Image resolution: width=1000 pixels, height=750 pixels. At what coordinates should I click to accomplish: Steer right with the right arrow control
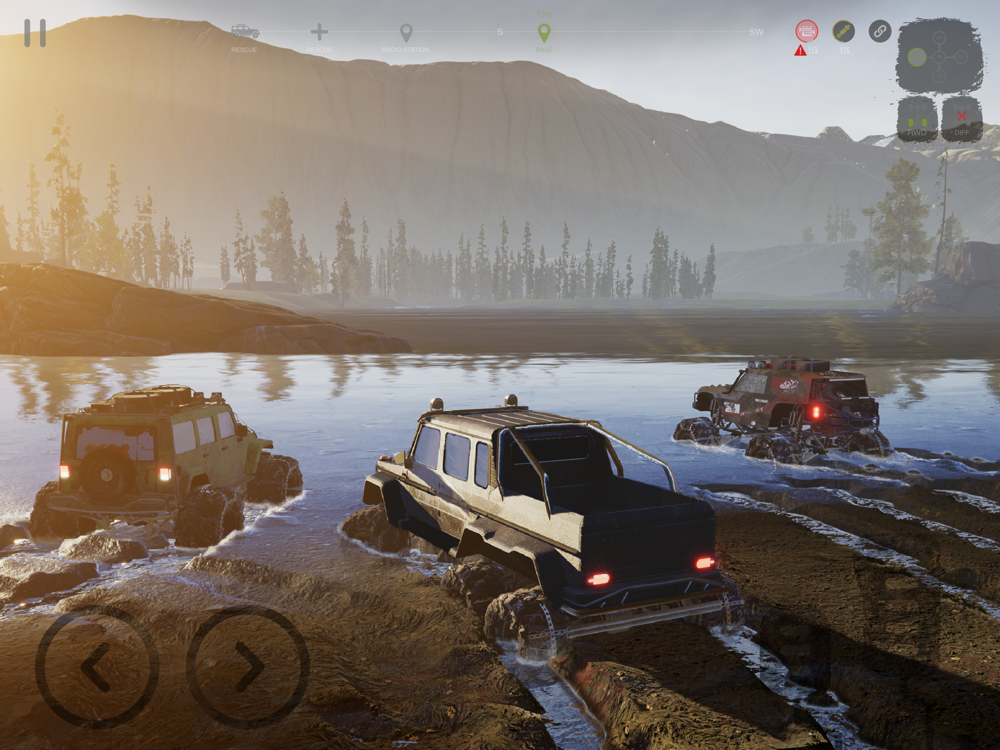(x=248, y=667)
